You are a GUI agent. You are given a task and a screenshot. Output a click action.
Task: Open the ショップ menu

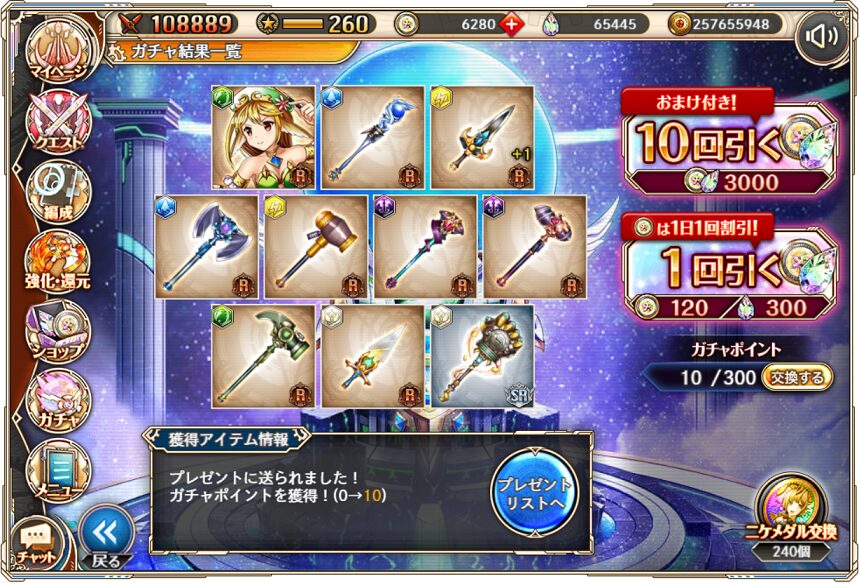pyautogui.click(x=57, y=328)
